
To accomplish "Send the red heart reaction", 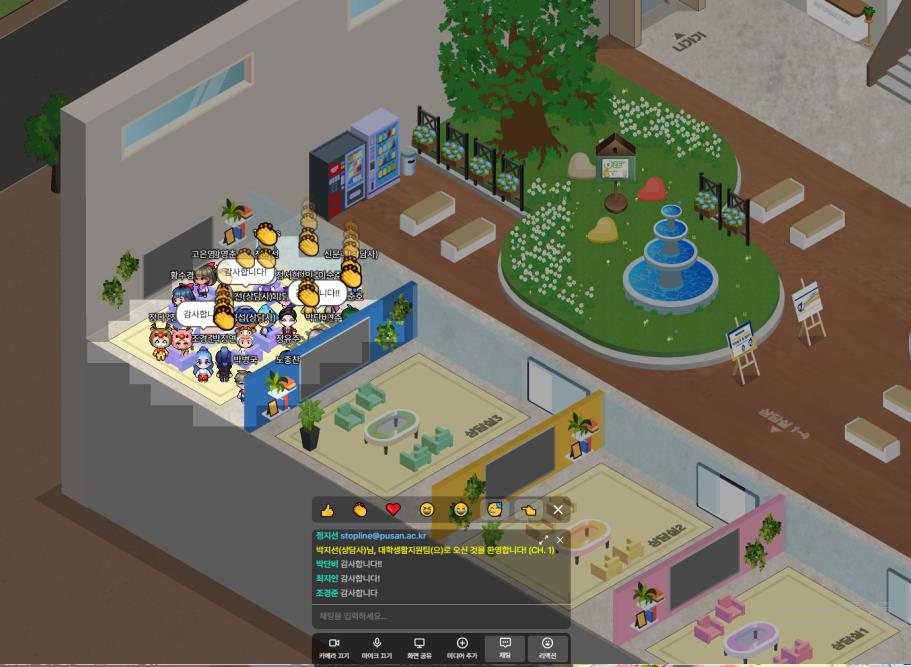I will (393, 510).
